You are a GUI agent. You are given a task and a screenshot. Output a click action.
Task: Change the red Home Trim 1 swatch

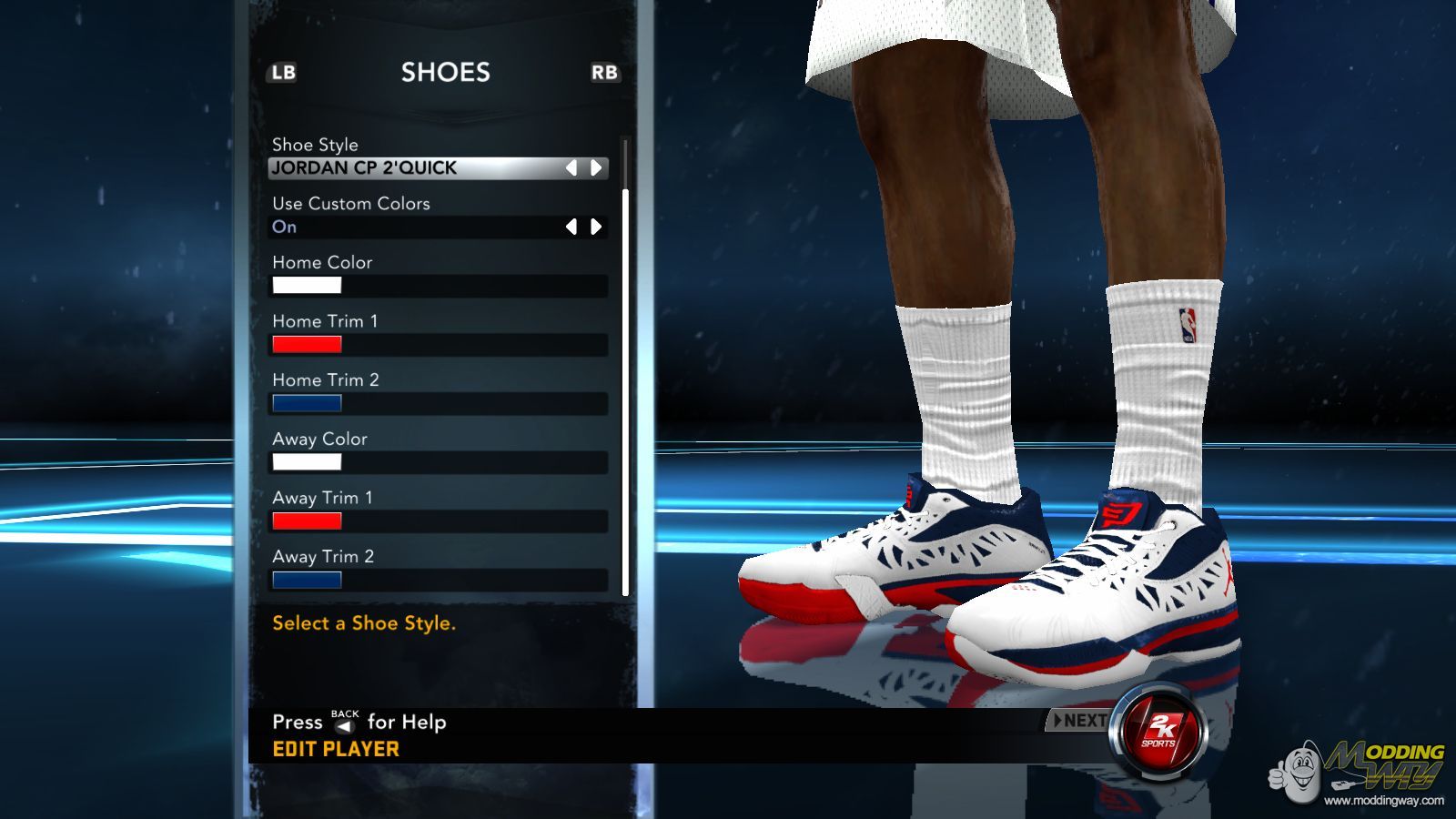point(307,344)
